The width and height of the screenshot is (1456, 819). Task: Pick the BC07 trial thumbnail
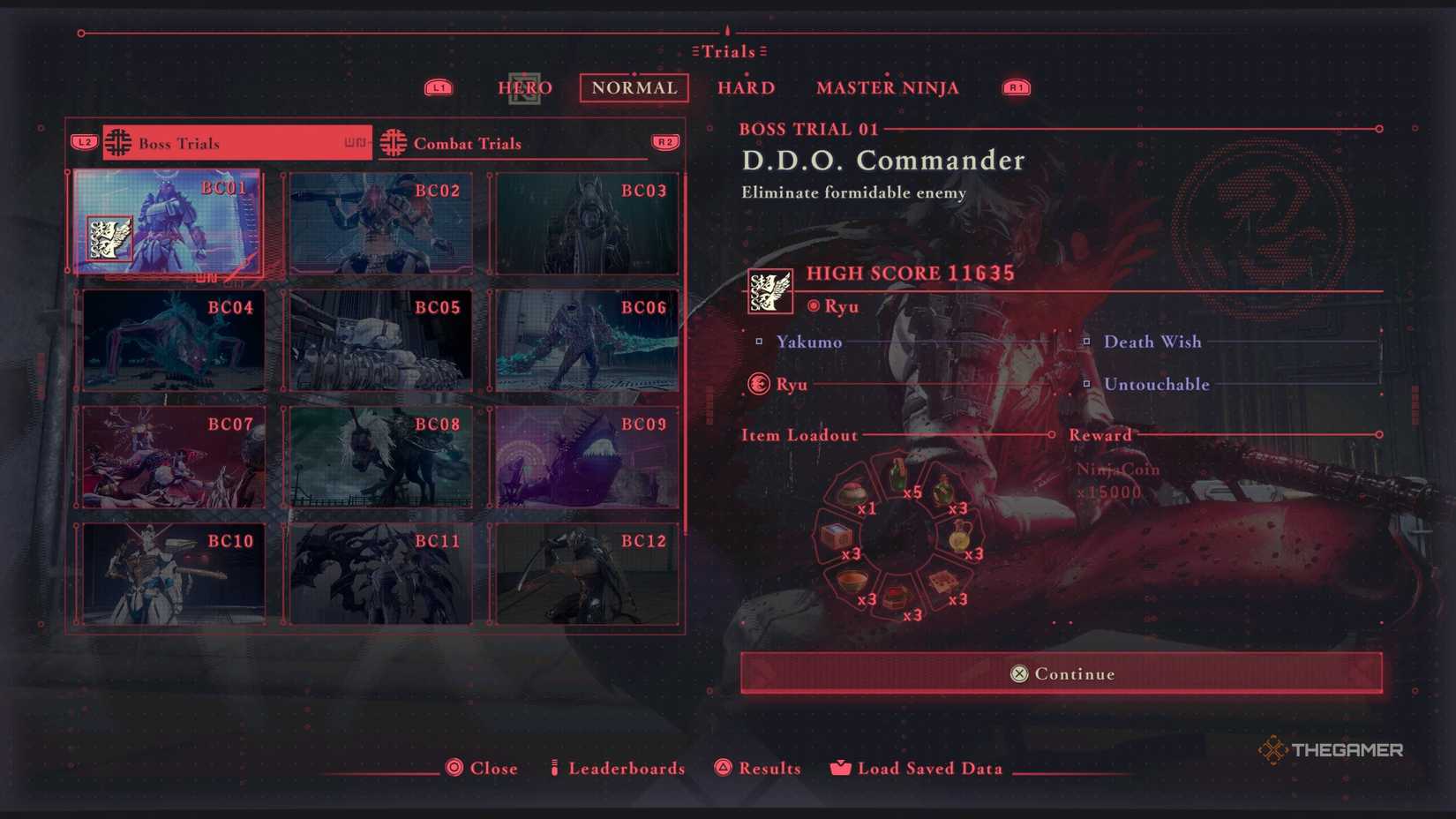[x=173, y=457]
